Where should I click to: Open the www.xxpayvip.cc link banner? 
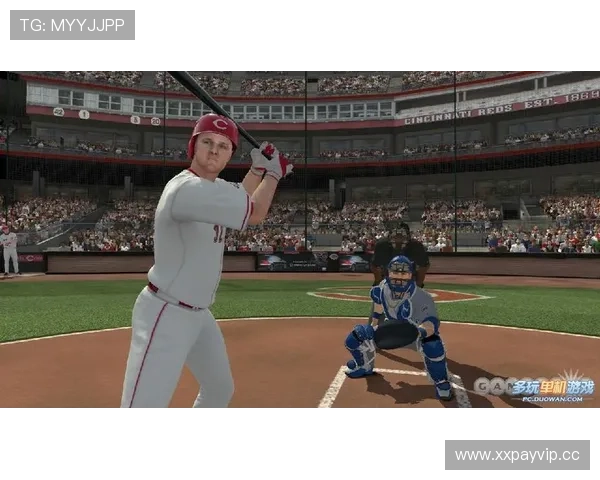[x=516, y=455]
